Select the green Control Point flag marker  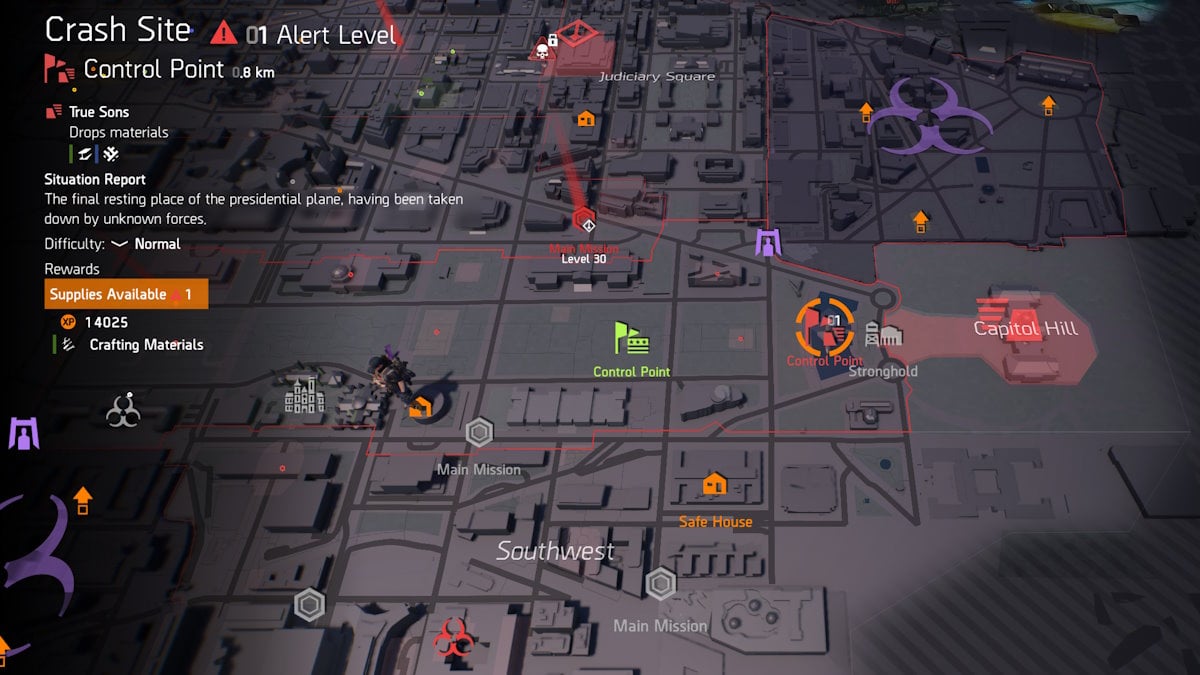pos(631,339)
